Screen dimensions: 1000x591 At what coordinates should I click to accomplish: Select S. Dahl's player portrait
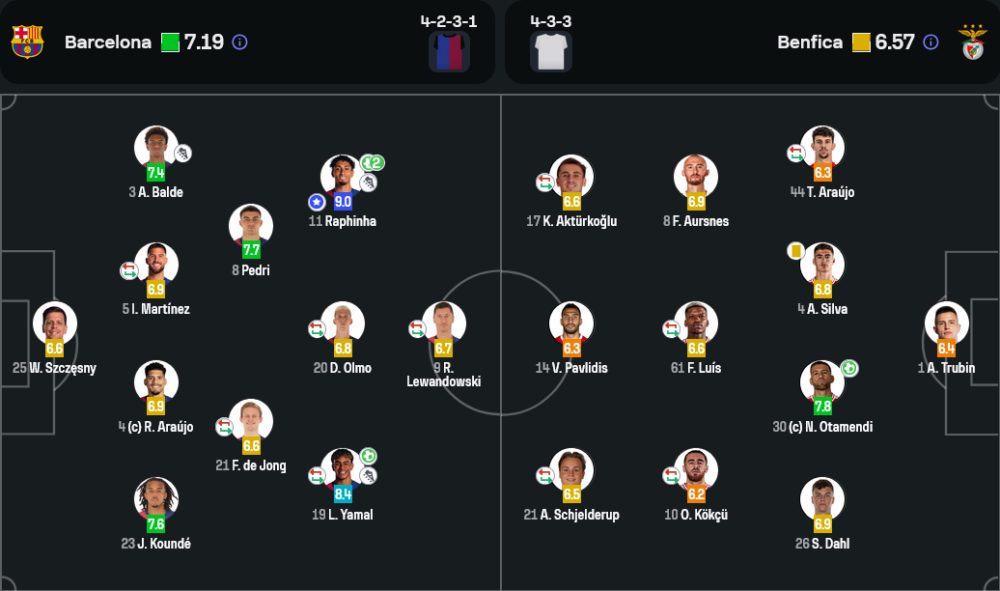822,501
